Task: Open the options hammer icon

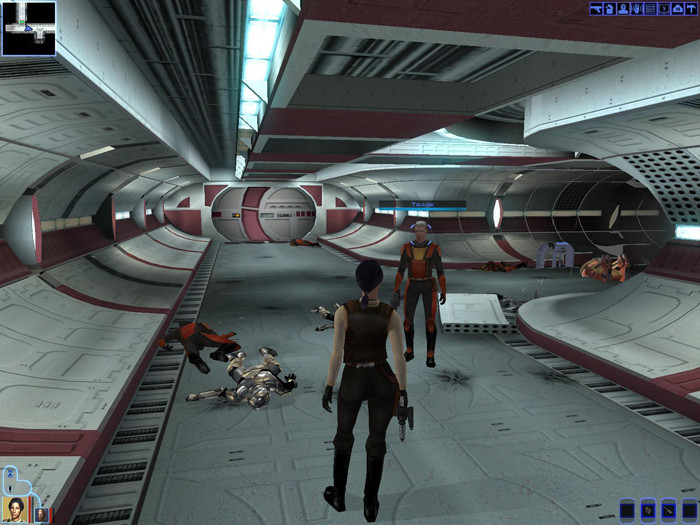Action: coord(691,8)
